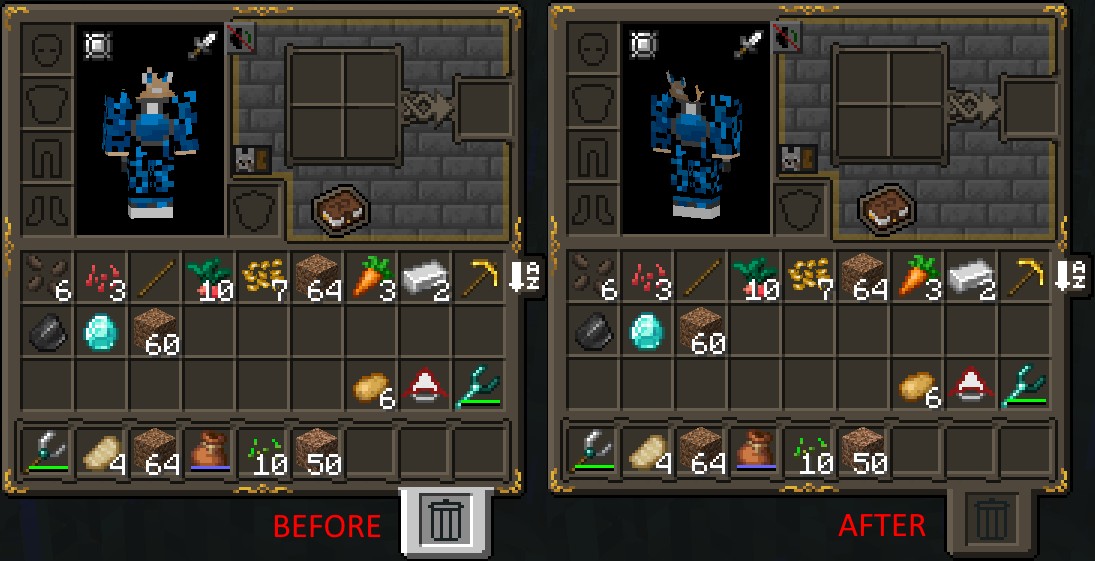This screenshot has width=1095, height=561.
Task: Sort inventory with A-Z button in AFTER panel
Action: (1071, 275)
